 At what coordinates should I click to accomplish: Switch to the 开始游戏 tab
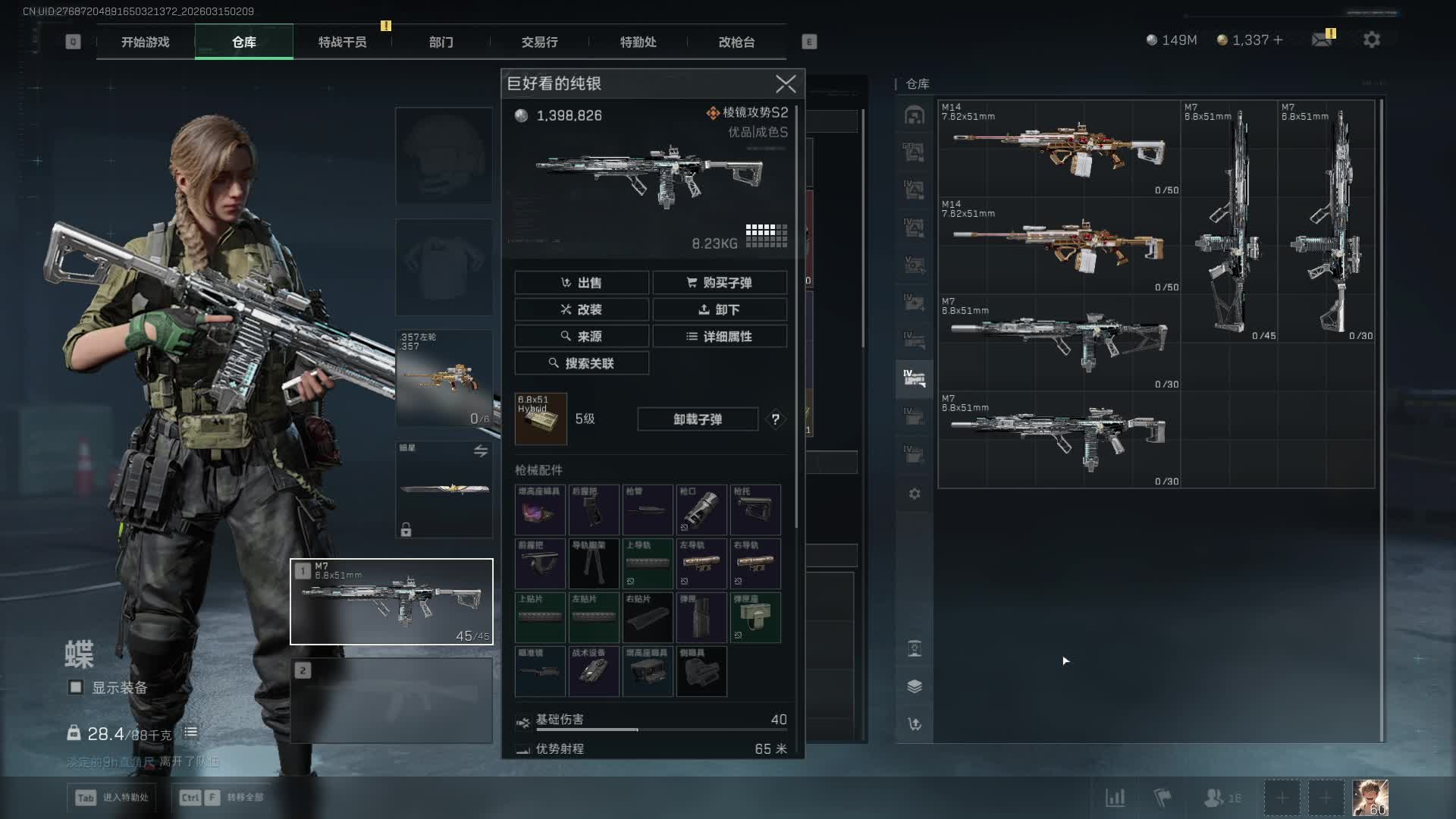point(145,42)
